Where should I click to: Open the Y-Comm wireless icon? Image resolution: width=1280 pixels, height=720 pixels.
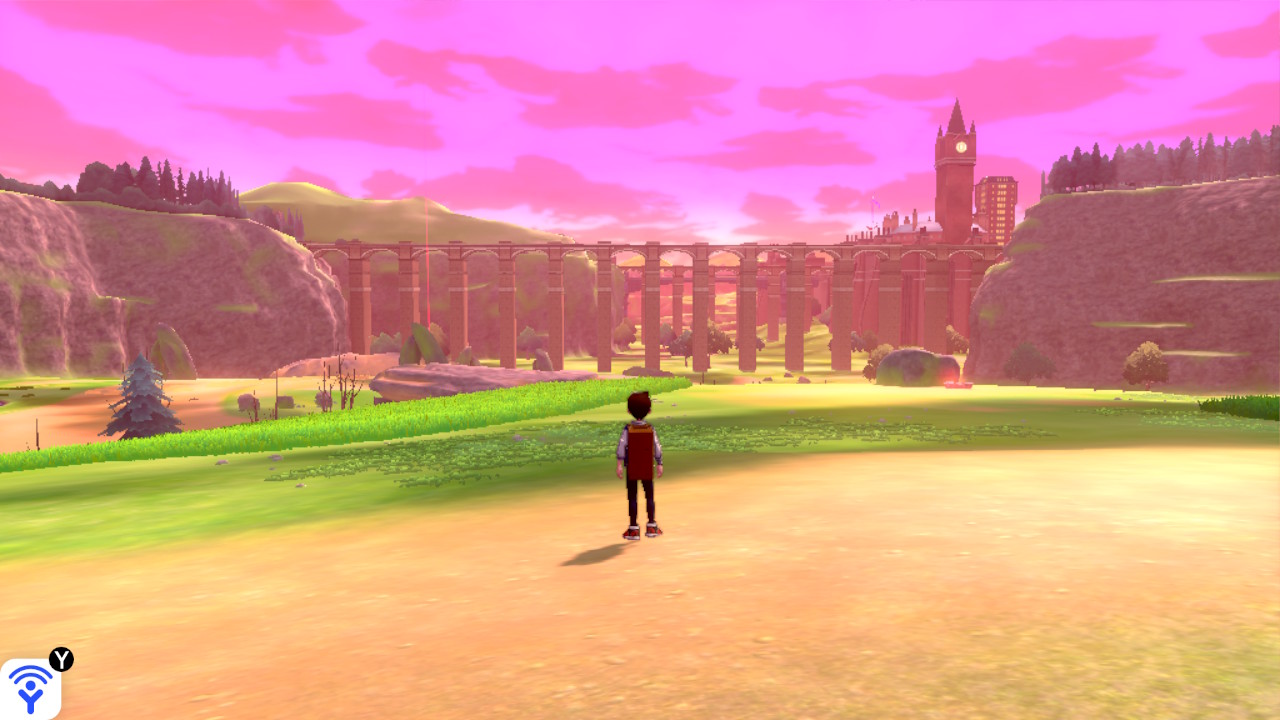[30, 688]
